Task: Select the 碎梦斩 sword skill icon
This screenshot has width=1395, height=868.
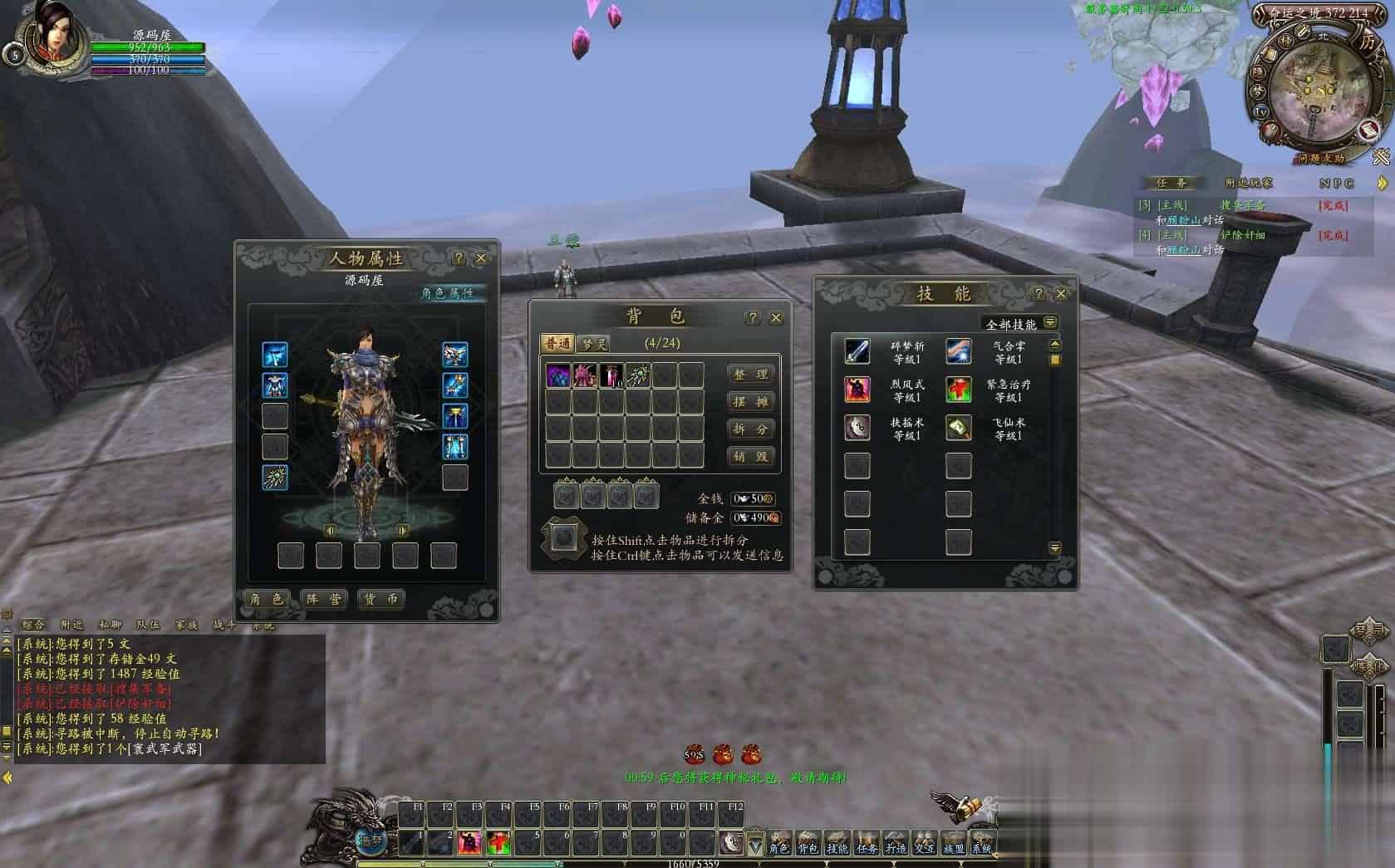Action: 857,351
